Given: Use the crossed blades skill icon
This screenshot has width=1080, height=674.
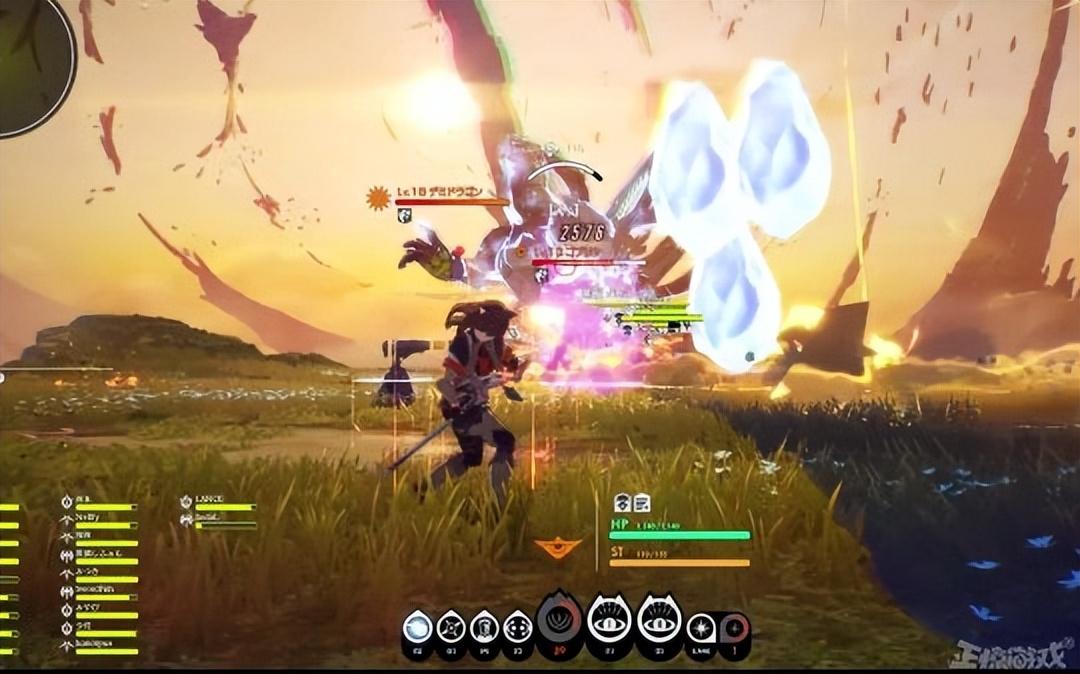Looking at the screenshot, I should [451, 628].
